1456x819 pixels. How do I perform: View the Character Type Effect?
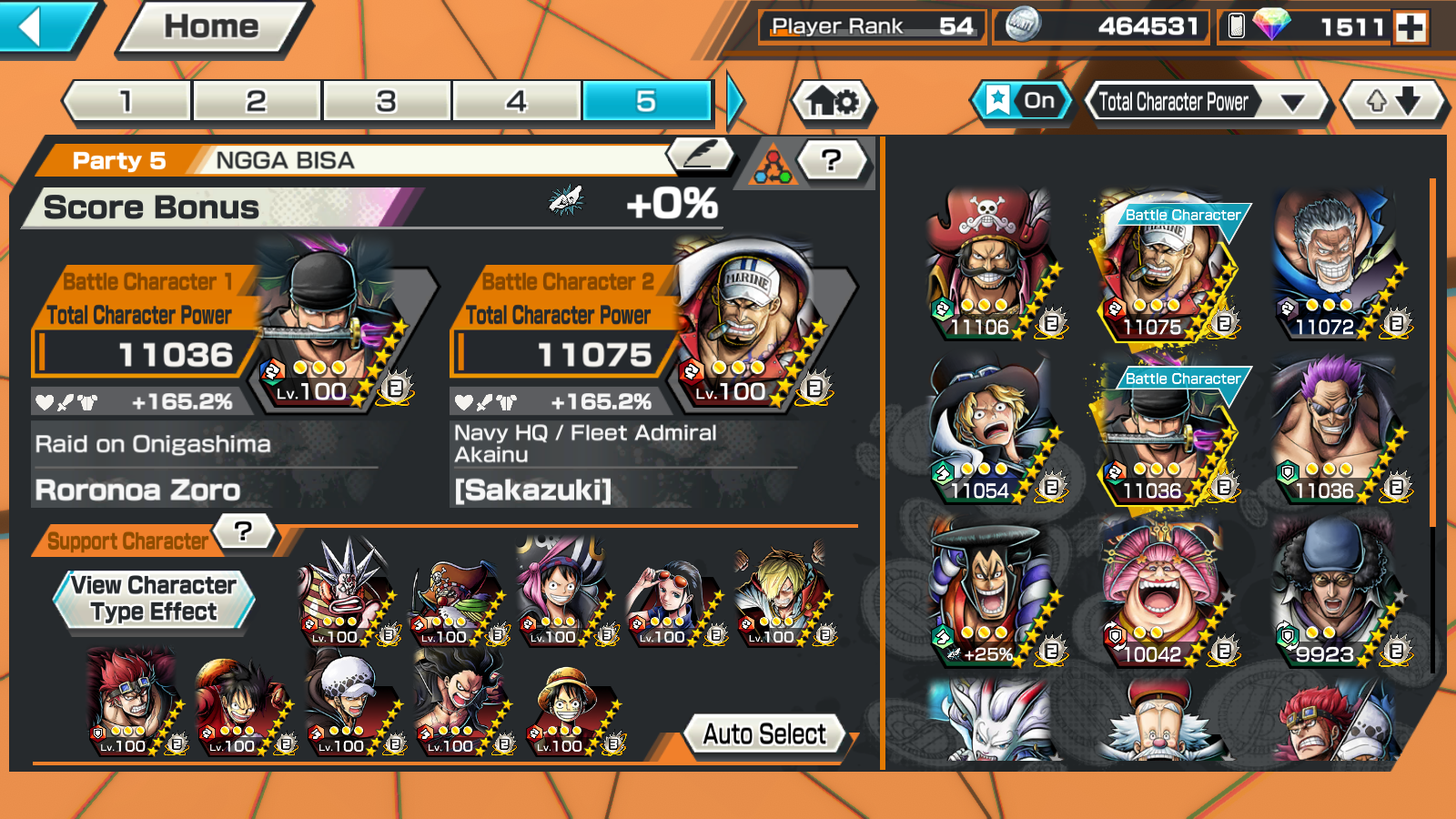coord(154,599)
